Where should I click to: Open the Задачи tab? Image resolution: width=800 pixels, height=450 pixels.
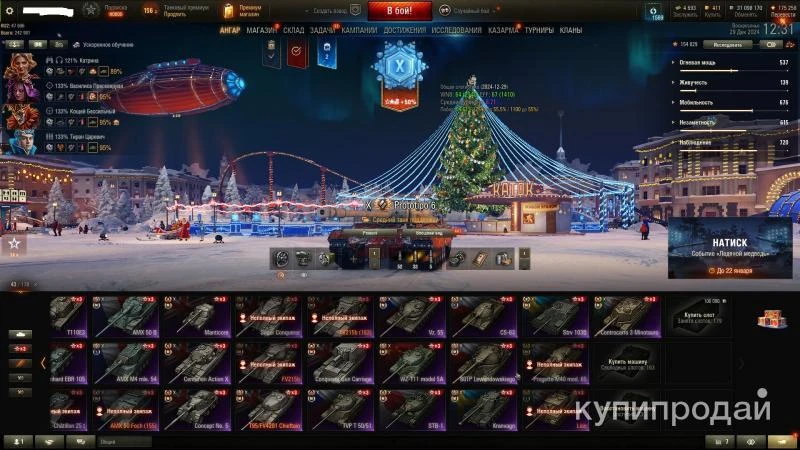pyautogui.click(x=323, y=31)
